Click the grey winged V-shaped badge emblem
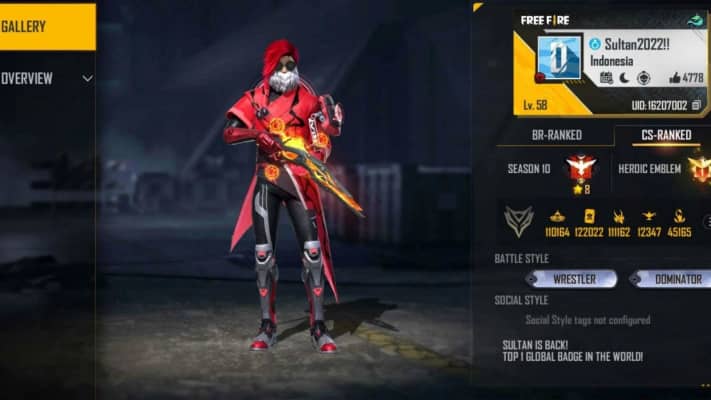711x400 pixels. pyautogui.click(x=518, y=221)
